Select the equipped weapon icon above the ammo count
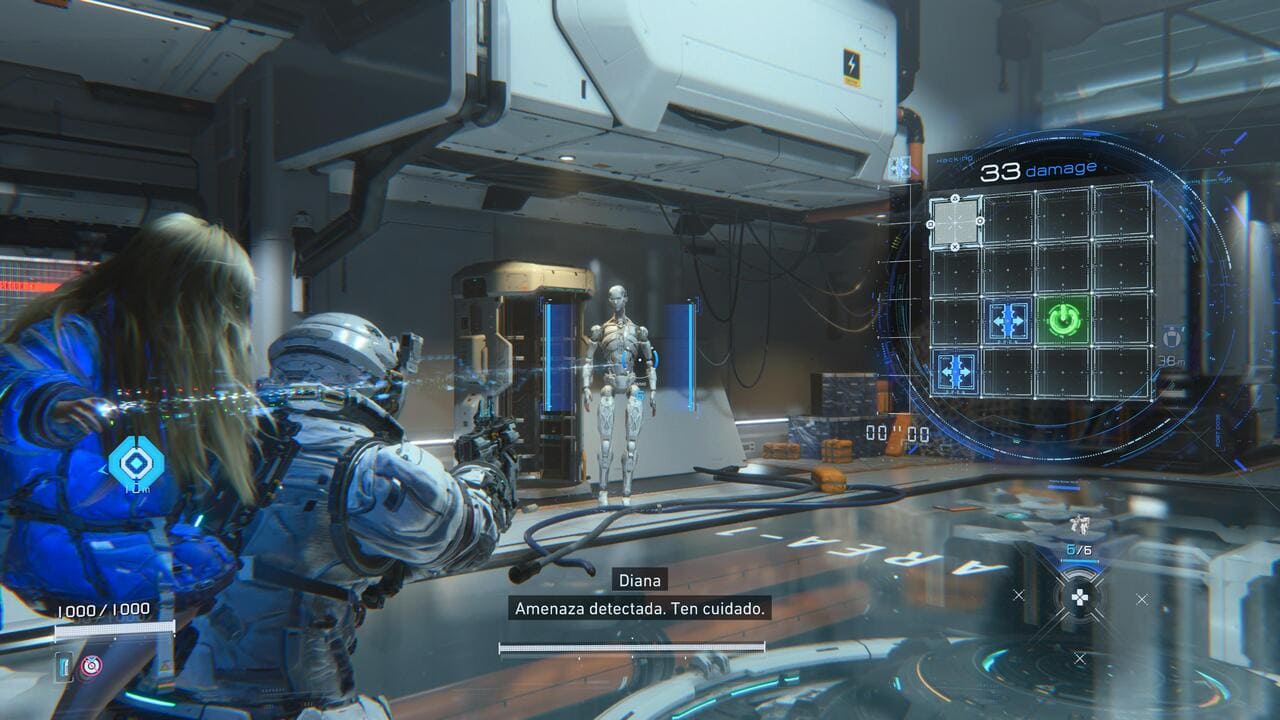Screen dimensions: 1280x720 (x=1078, y=524)
